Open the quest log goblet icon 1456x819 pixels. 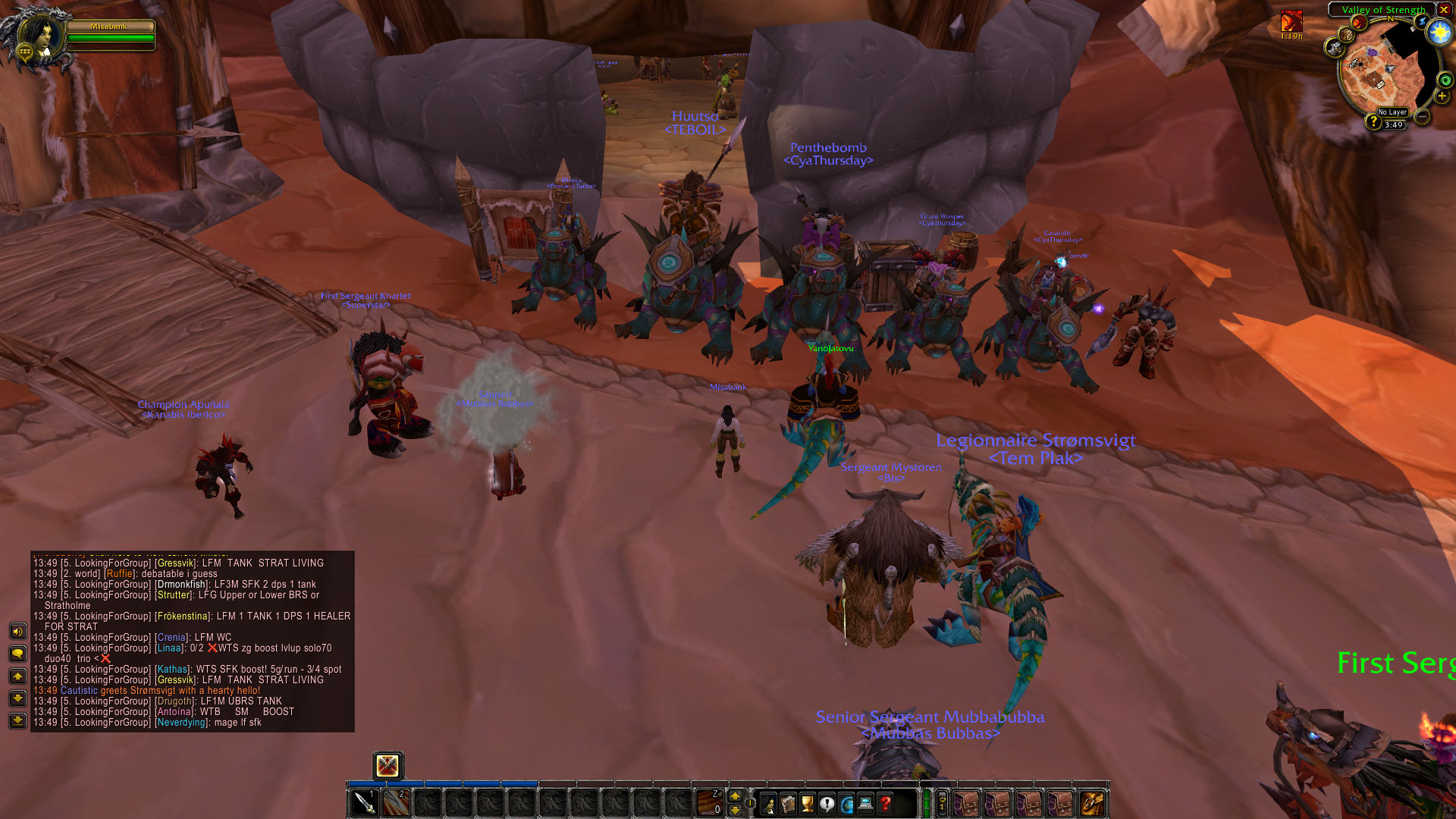808,804
